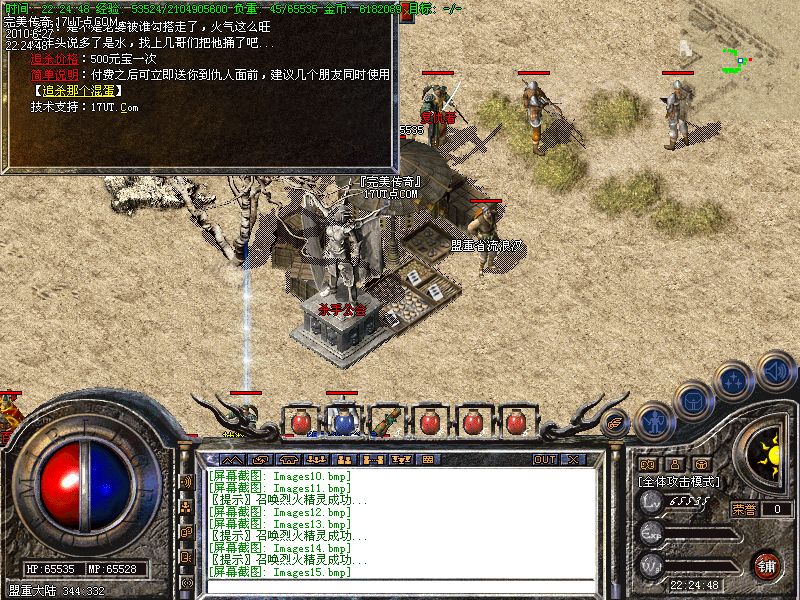Switch the 全体攻击模式 attack mode label

(679, 481)
